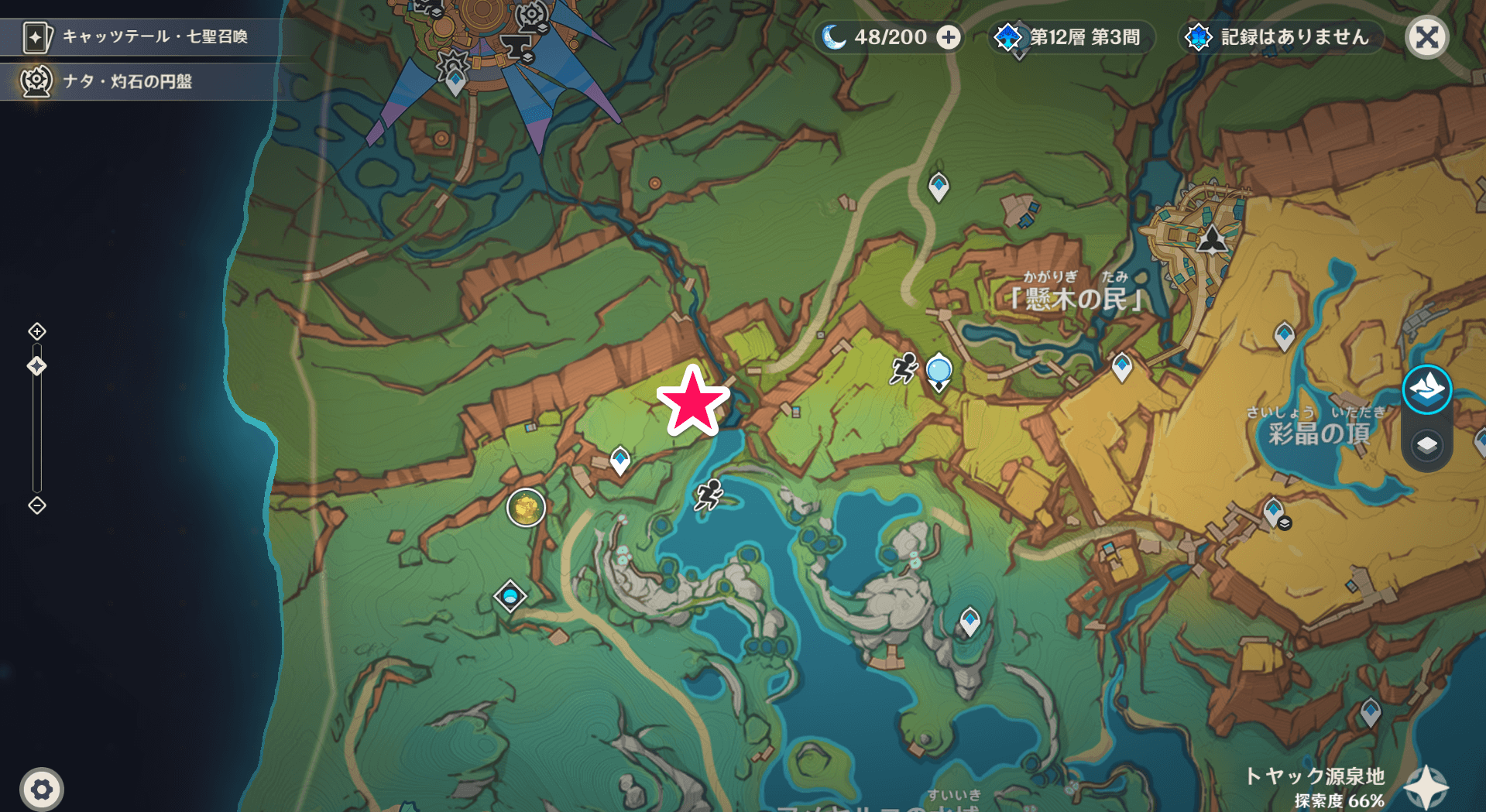Screen dimensions: 1486x812
Task: Select the キャッツテール・七聖召喚 quest entry
Action: (139, 36)
